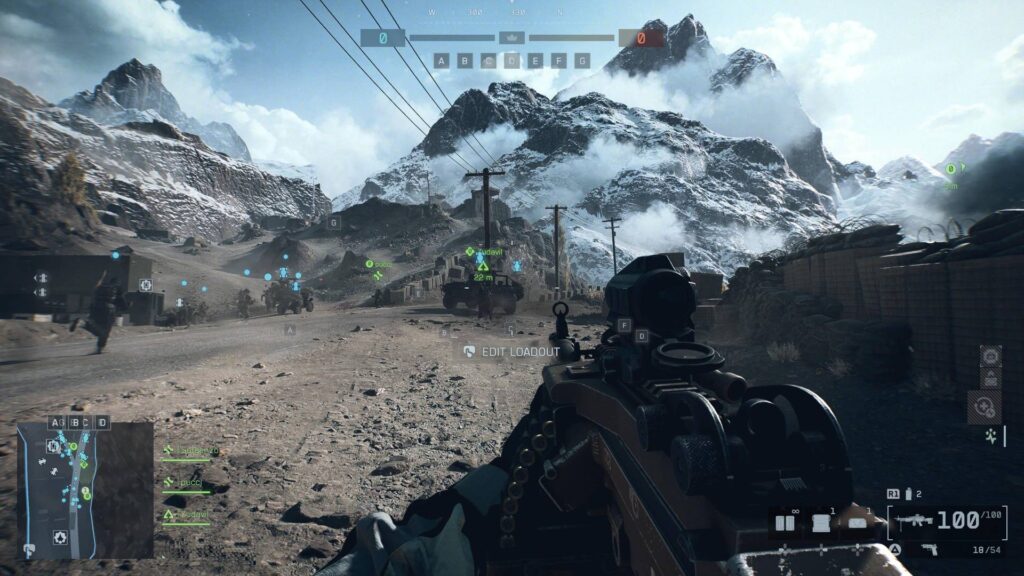This screenshot has height=576, width=1024.
Task: Click the top camera-like icon on right panel
Action: pyautogui.click(x=990, y=356)
